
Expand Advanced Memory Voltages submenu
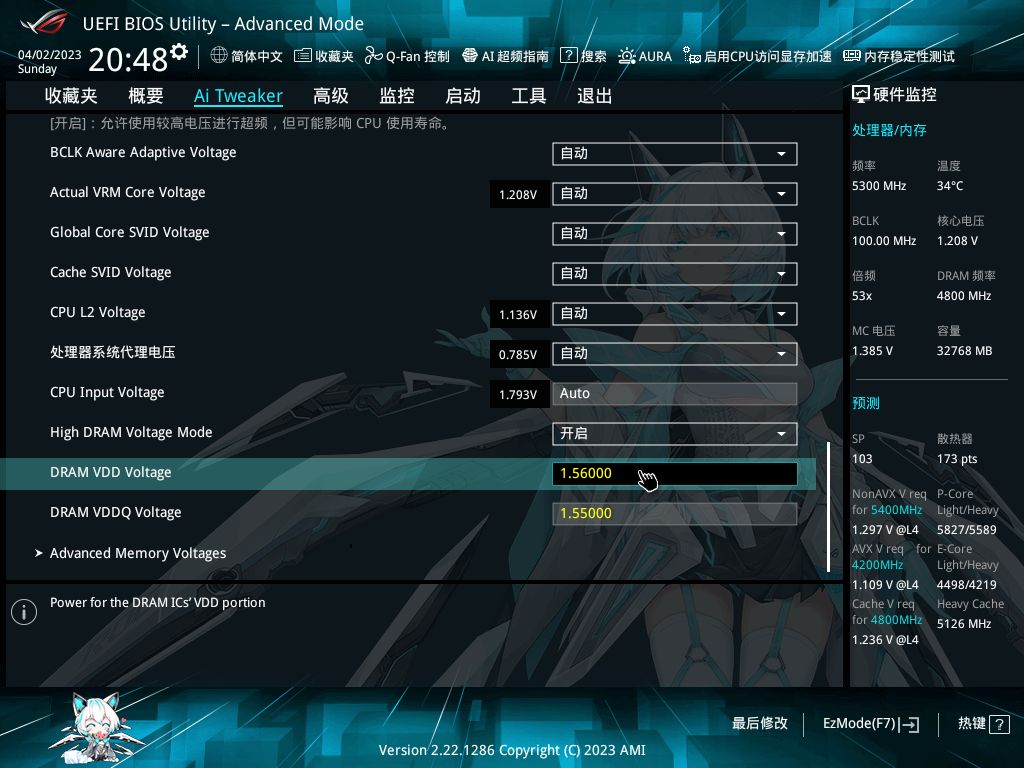point(138,553)
